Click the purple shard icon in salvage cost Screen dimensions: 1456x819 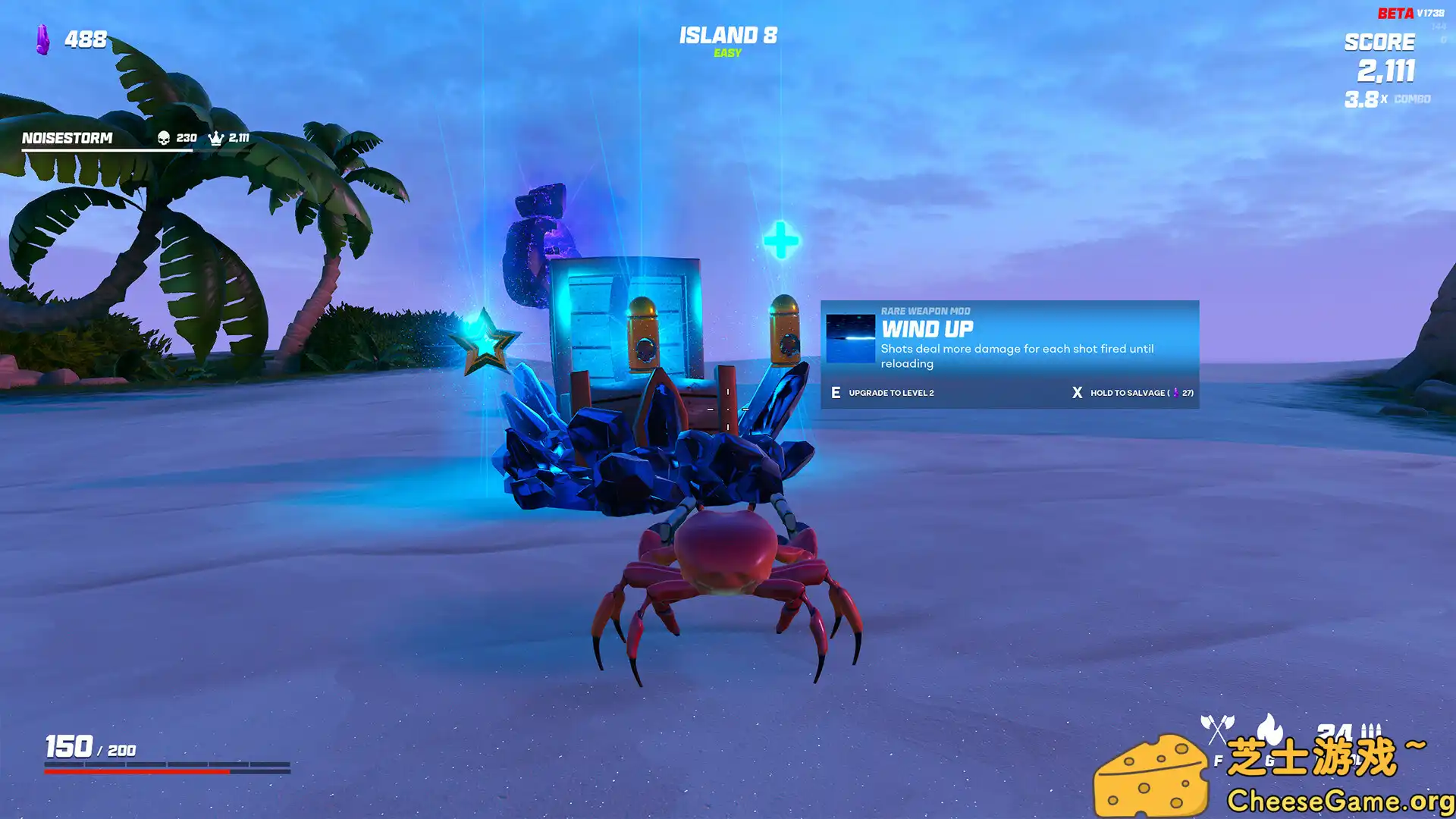pos(1176,392)
